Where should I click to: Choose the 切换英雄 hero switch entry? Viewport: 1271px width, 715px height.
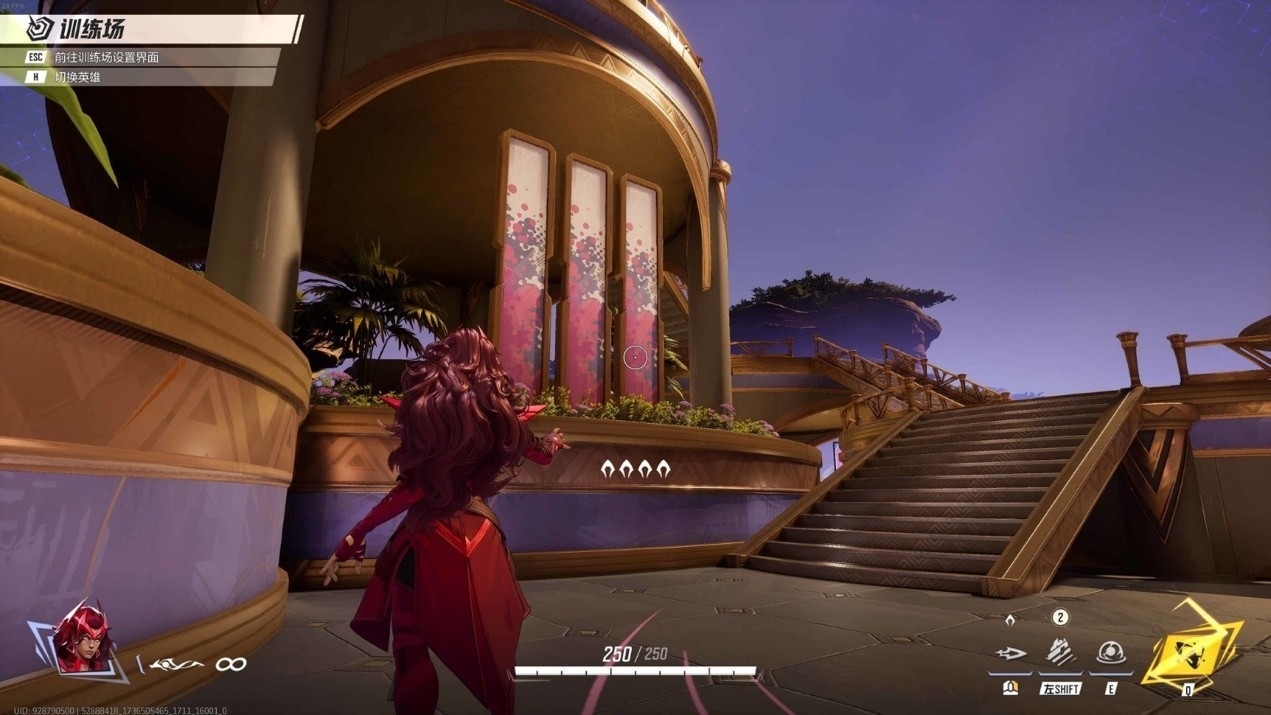(x=78, y=77)
